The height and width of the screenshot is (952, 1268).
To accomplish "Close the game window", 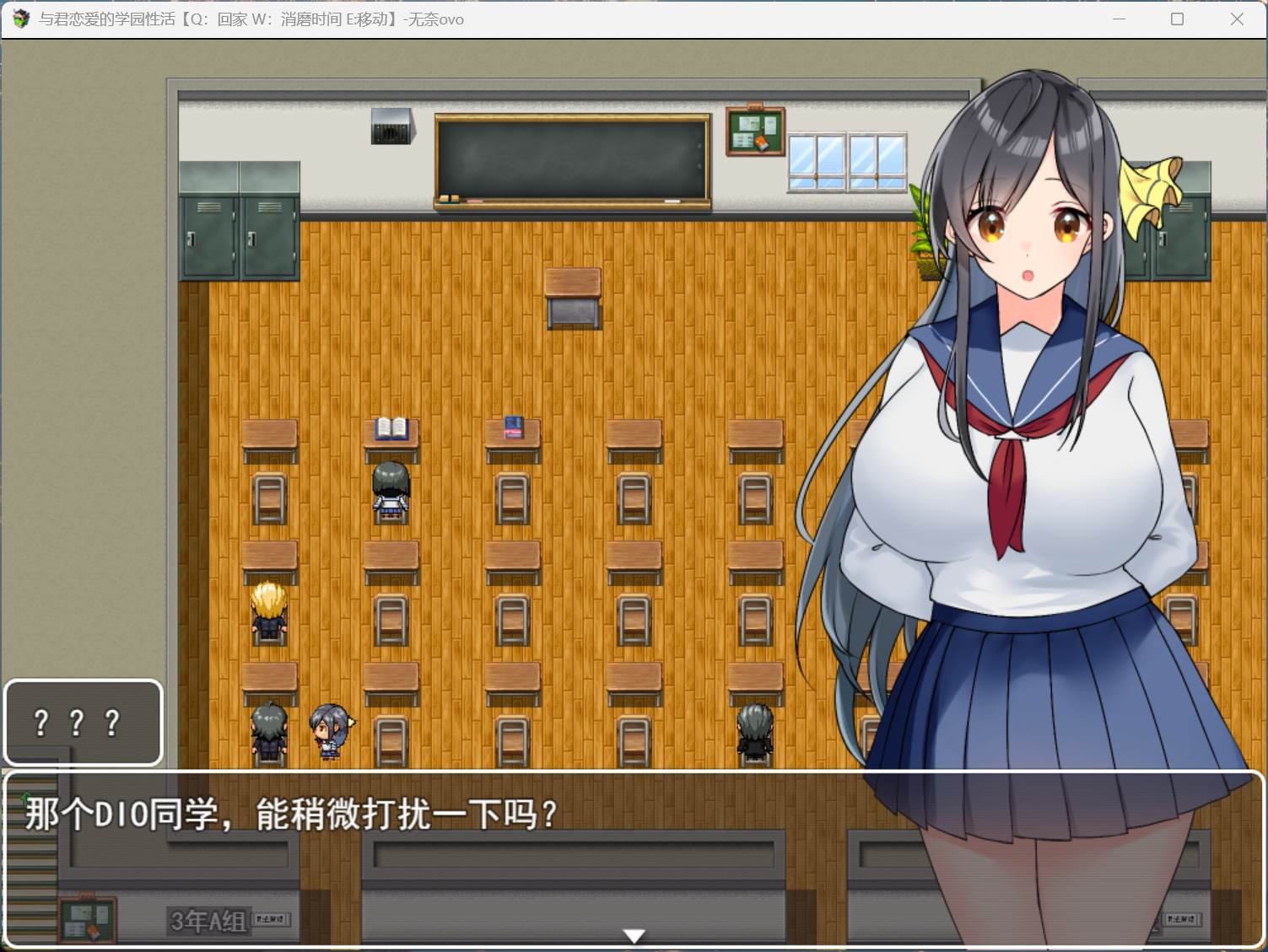I will point(1237,19).
